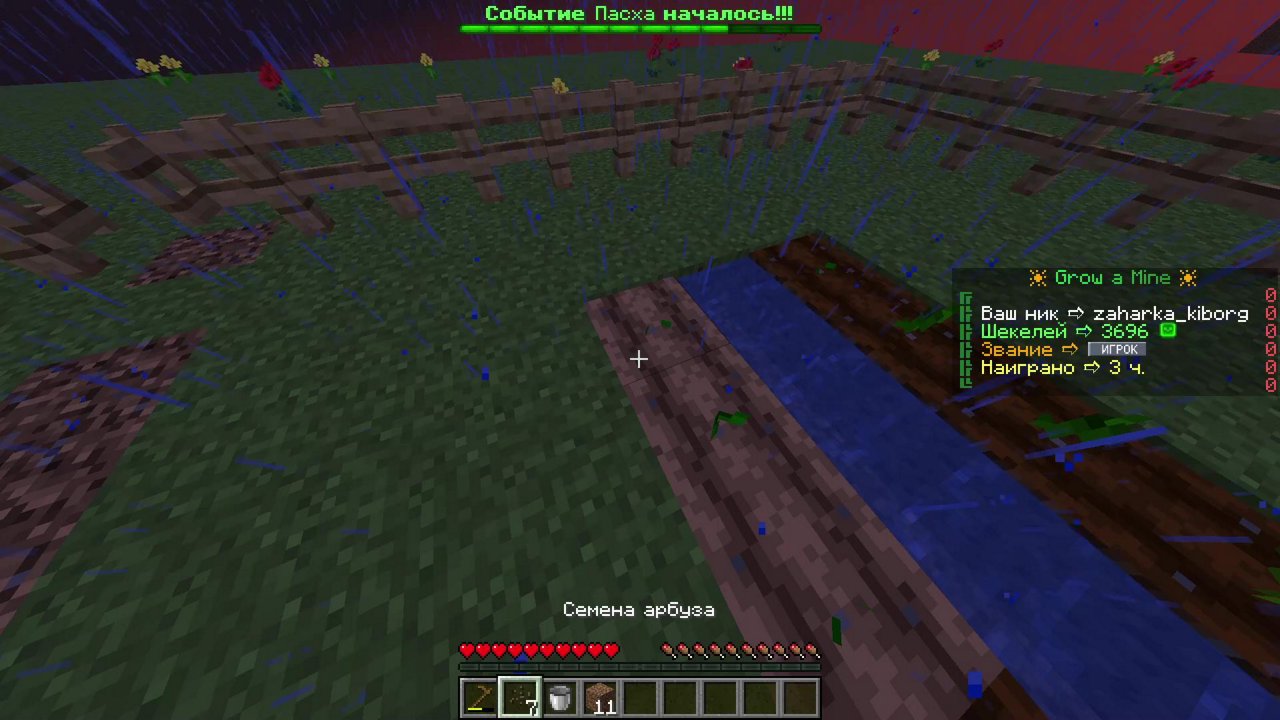This screenshot has width=1280, height=720.
Task: Click the Наиграно playtime entry
Action: pyautogui.click(x=1028, y=367)
